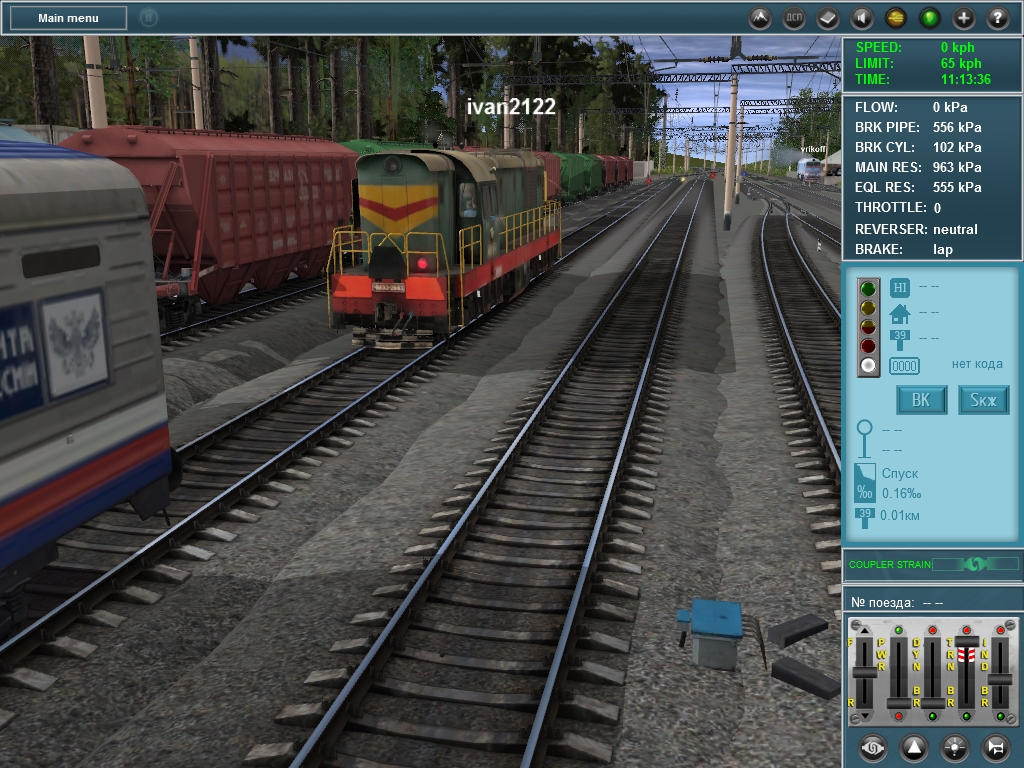
Task: Click the pause button beside Main menu
Action: click(148, 18)
